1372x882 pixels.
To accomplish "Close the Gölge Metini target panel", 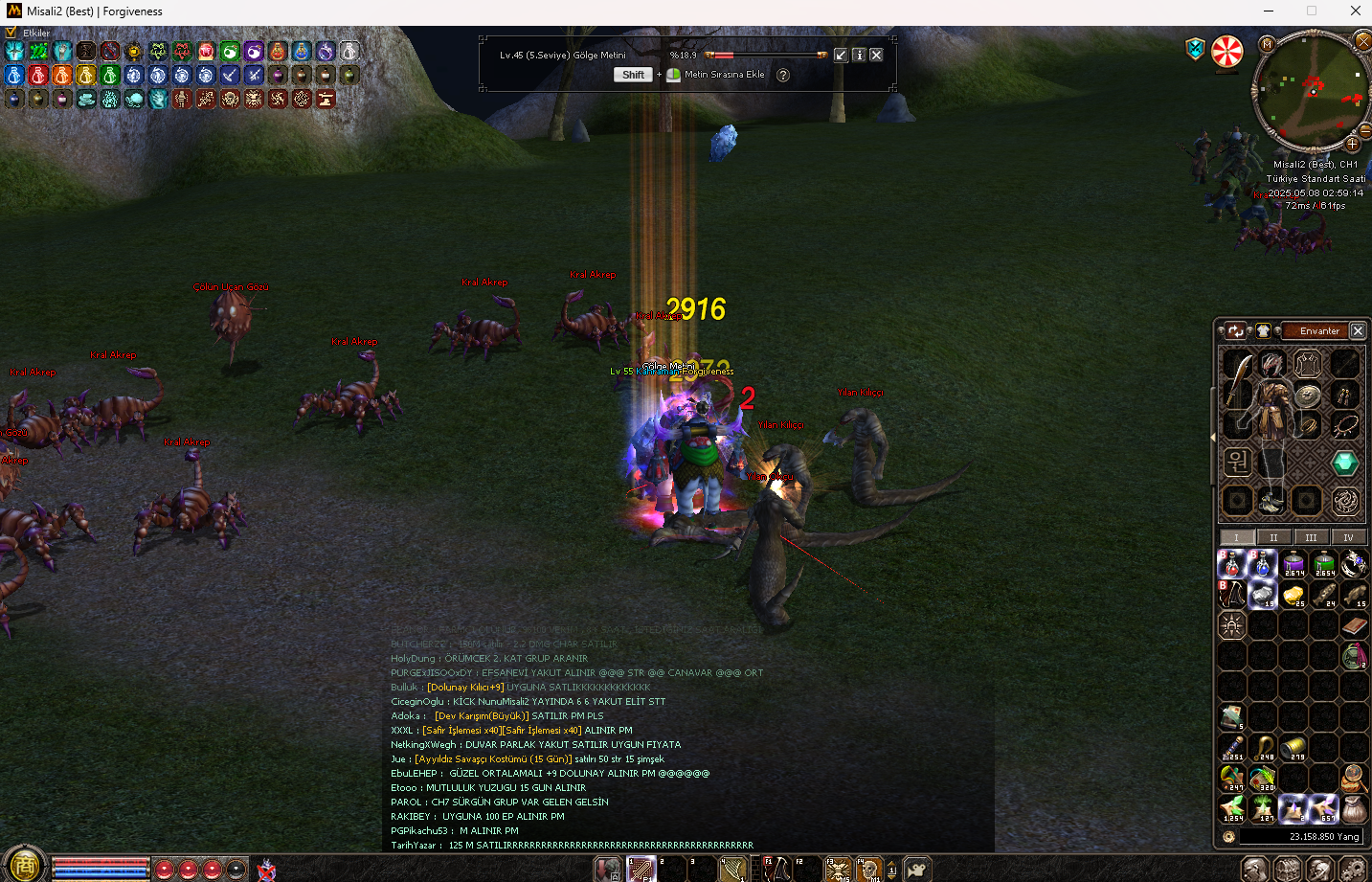I will point(876,55).
